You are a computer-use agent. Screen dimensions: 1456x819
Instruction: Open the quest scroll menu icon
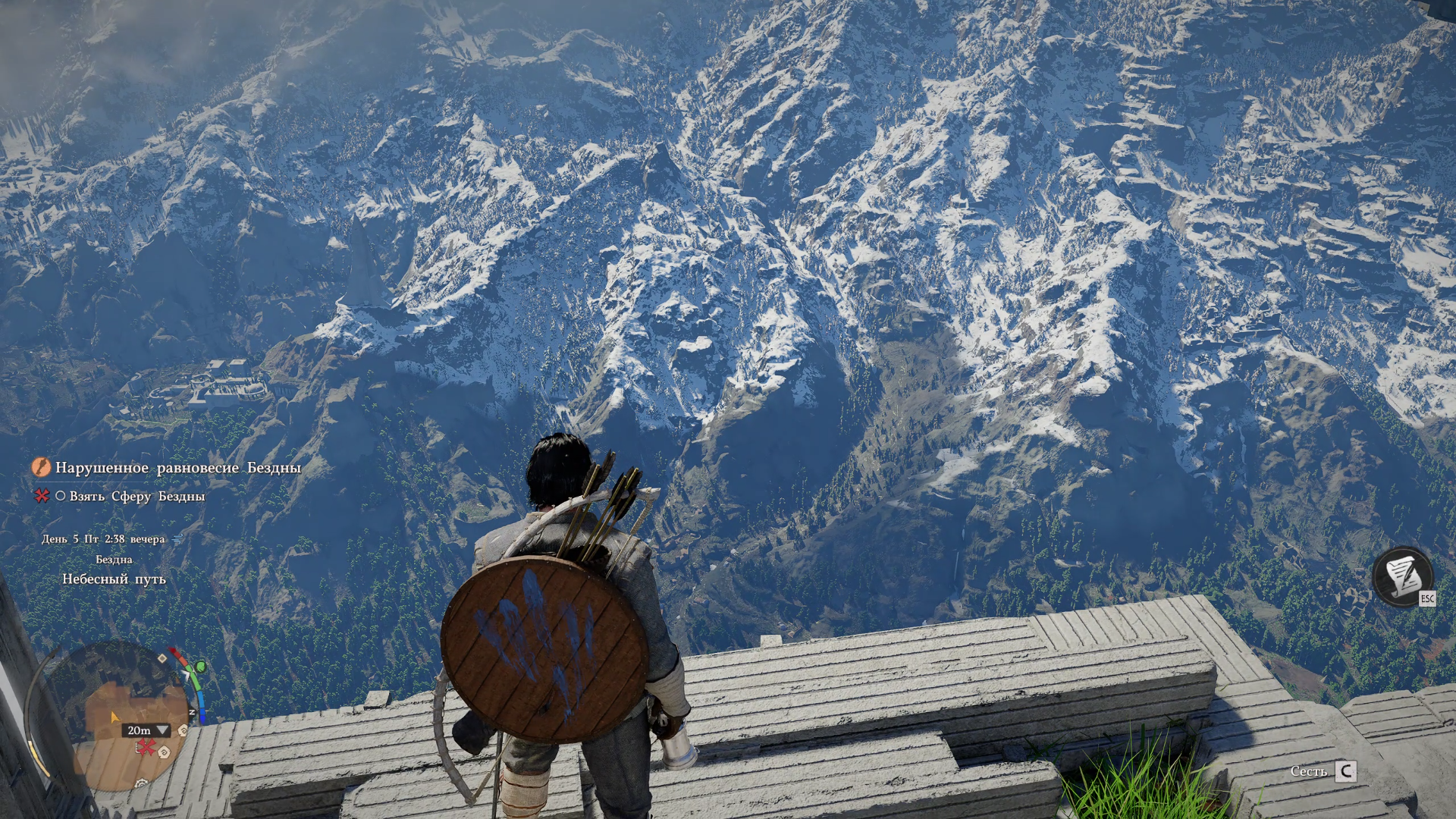[1402, 576]
